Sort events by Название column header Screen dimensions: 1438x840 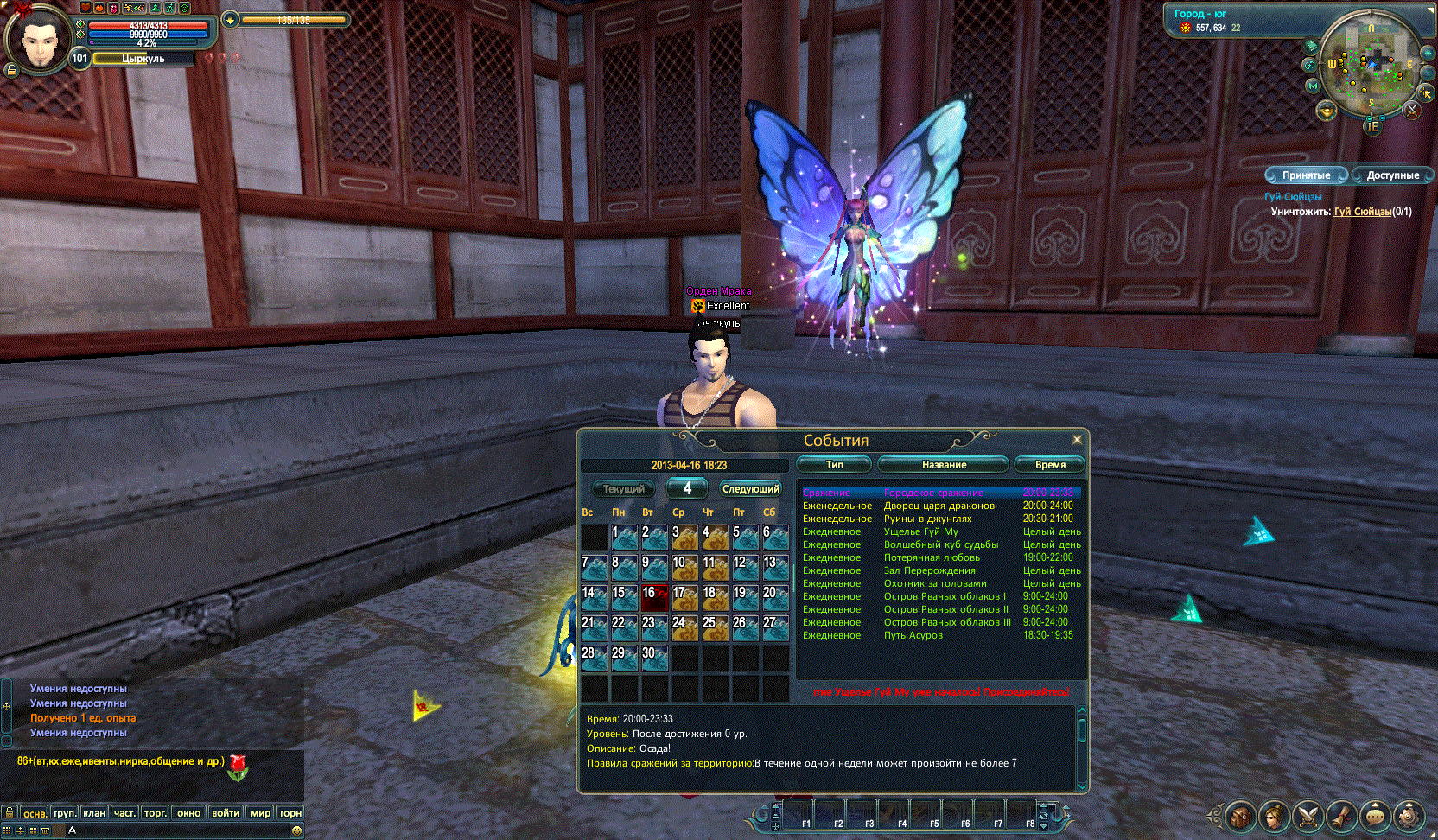pos(944,465)
